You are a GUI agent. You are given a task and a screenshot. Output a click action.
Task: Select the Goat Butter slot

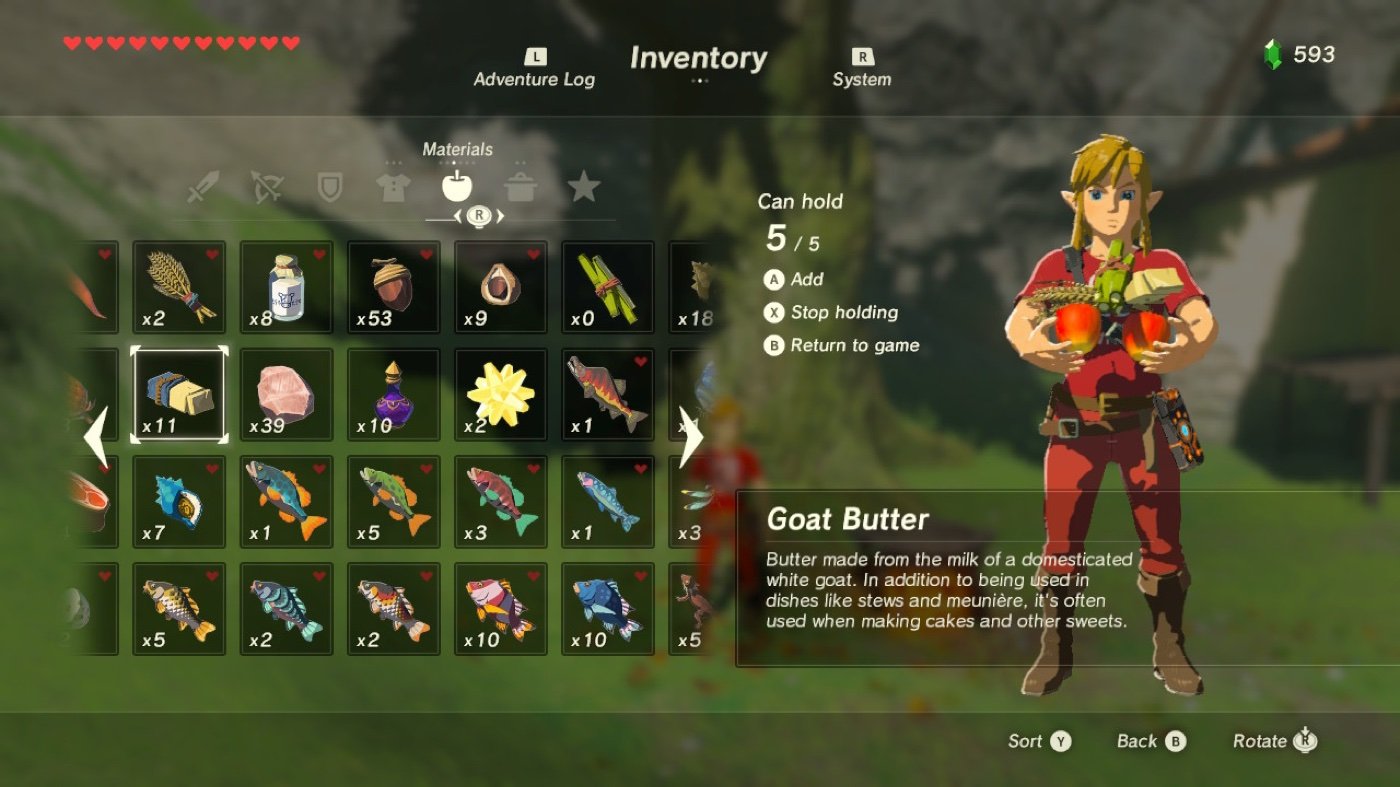(x=179, y=394)
